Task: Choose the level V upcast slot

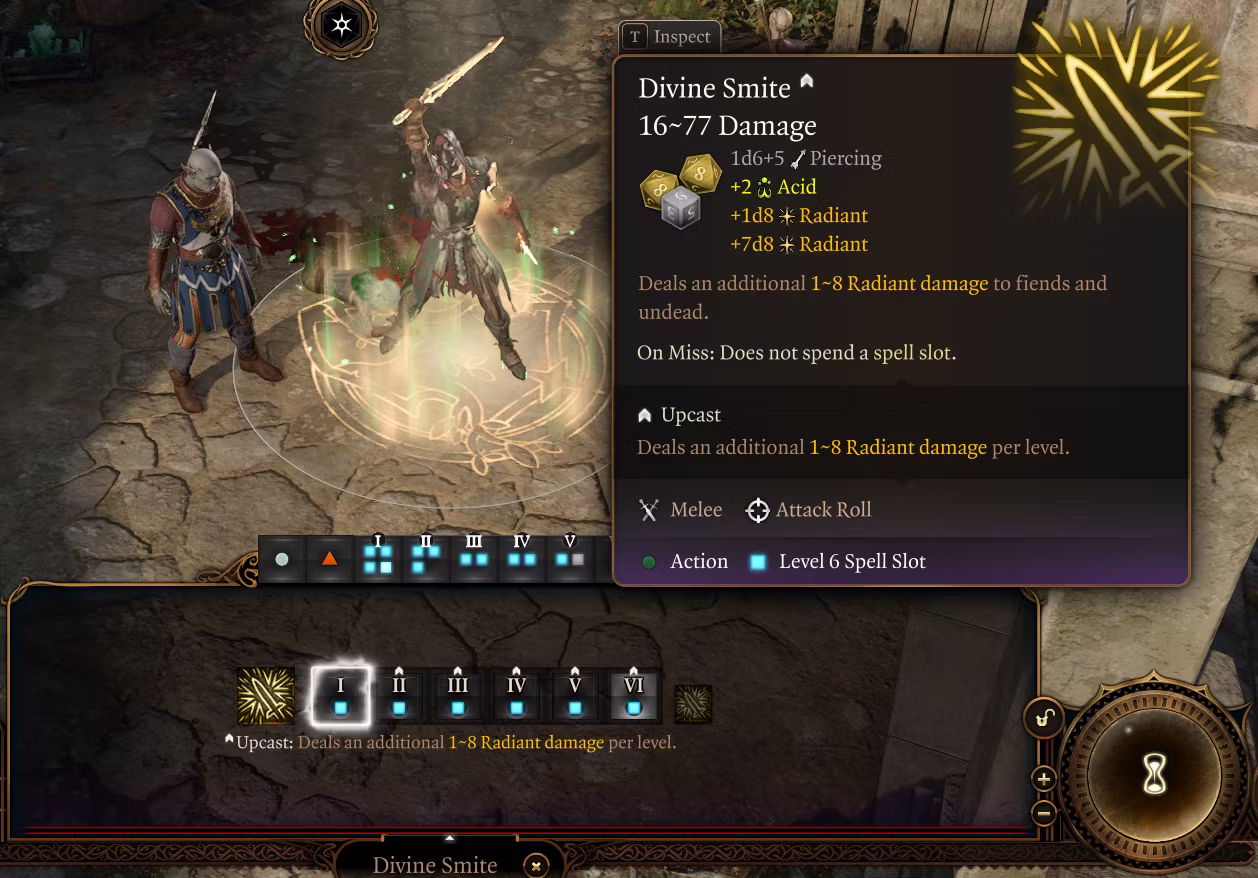Action: [x=575, y=697]
